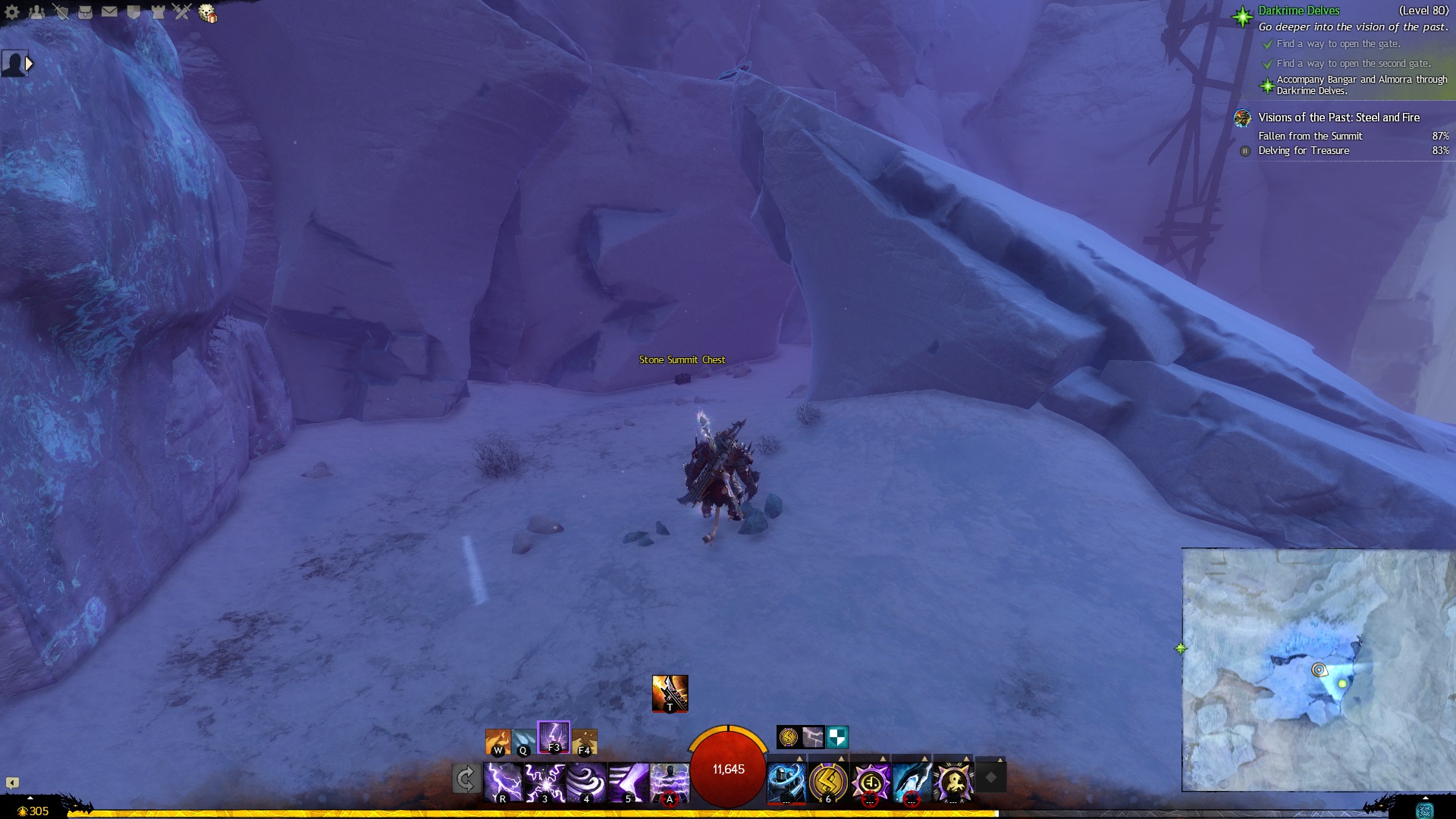Expand the party portrait arrow

(30, 64)
